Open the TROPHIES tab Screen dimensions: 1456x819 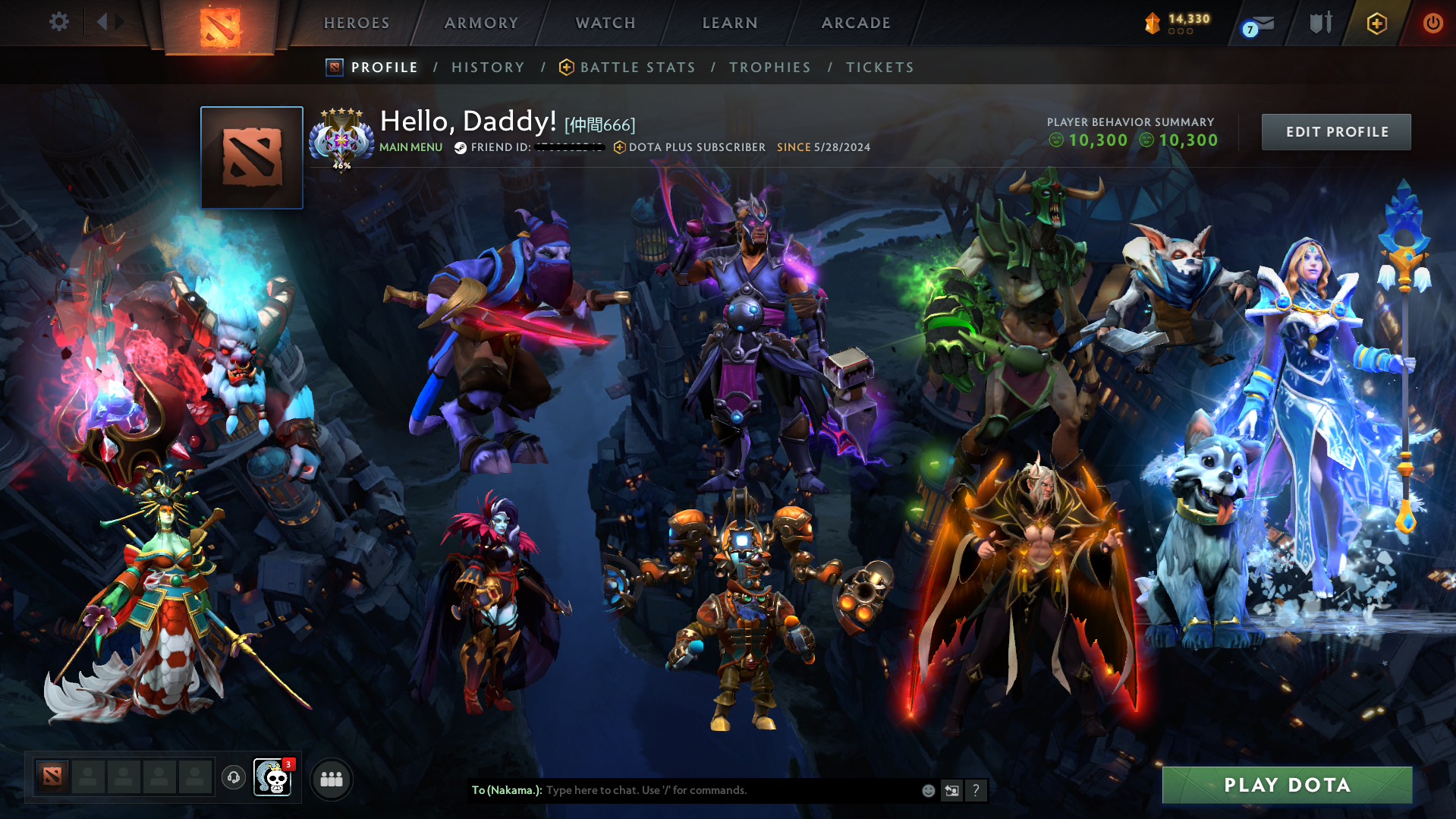pos(769,67)
